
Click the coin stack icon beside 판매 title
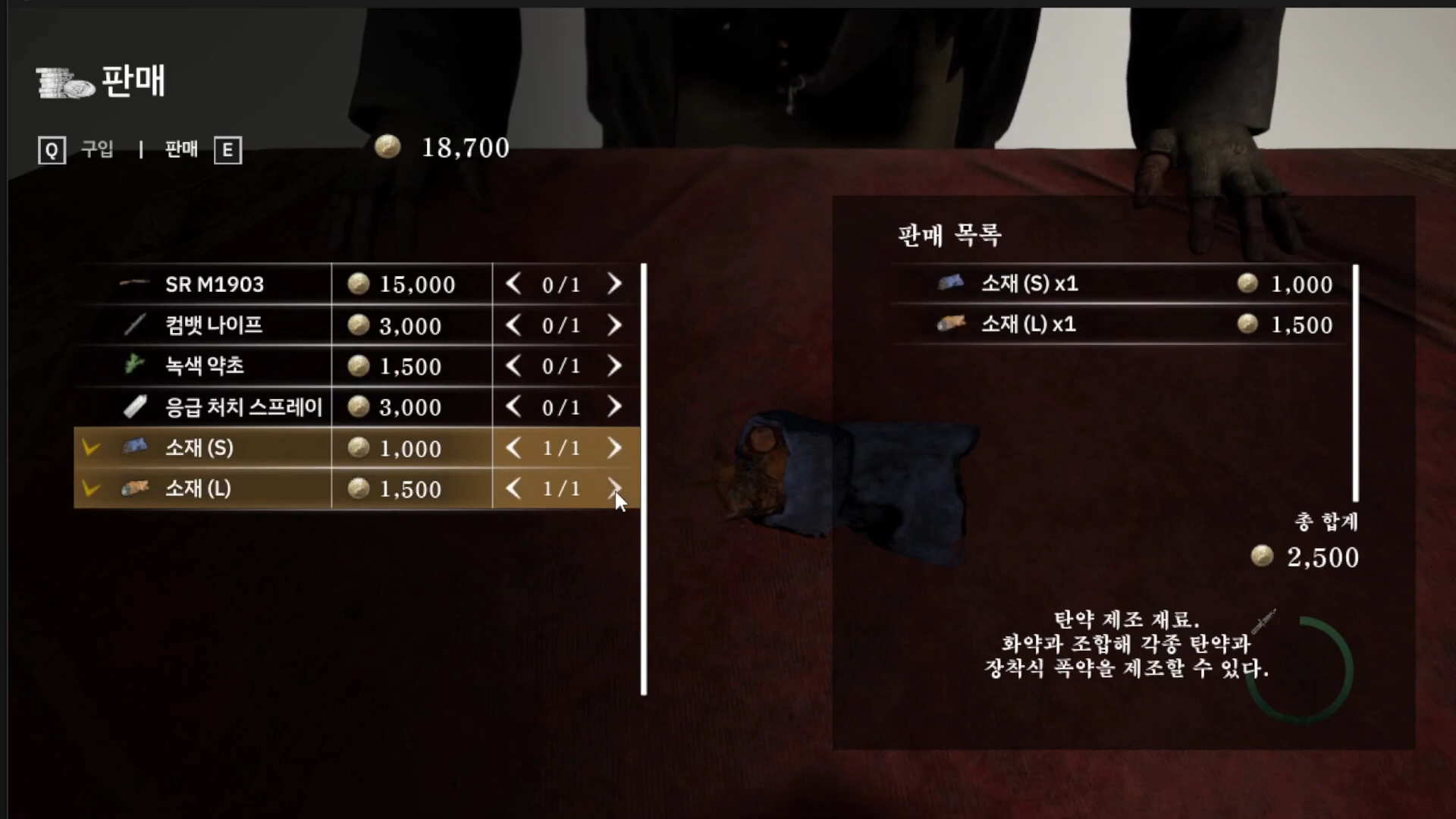click(x=61, y=81)
